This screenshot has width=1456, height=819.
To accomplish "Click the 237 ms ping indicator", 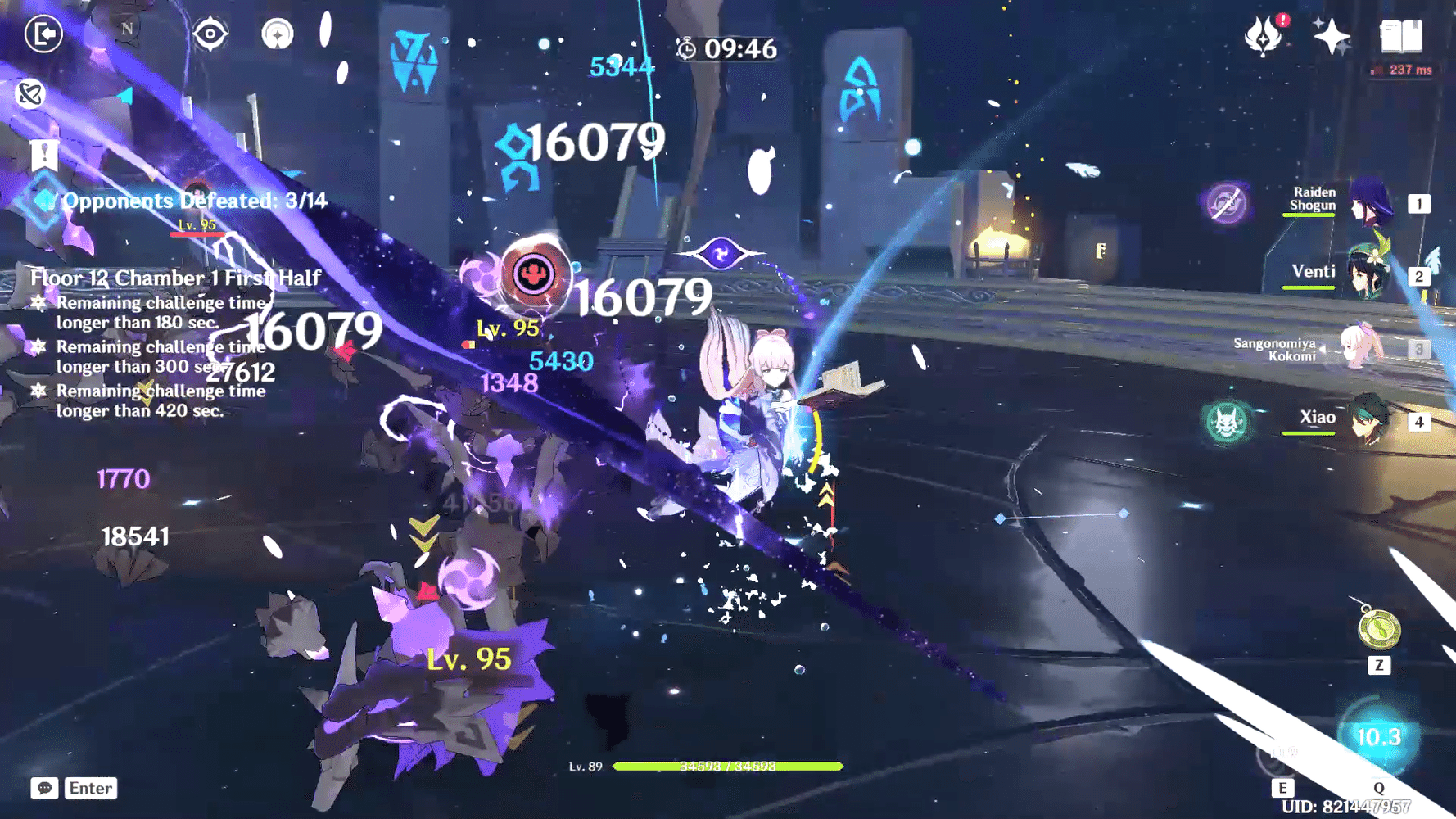I will [x=1402, y=70].
